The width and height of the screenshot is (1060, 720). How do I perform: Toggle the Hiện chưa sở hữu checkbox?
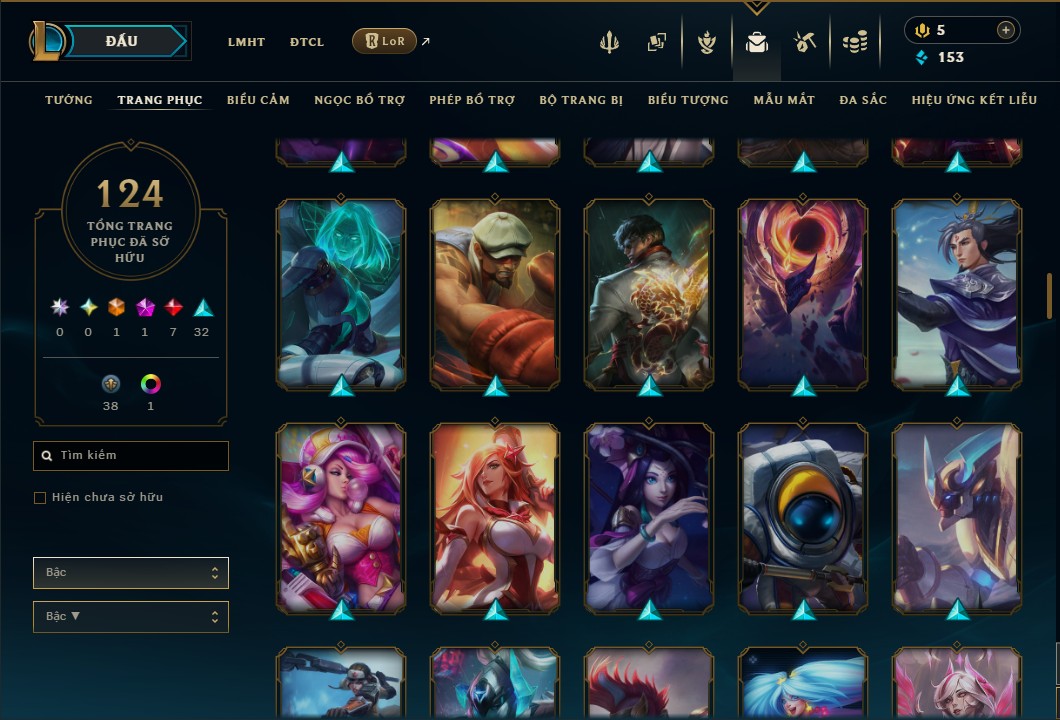pyautogui.click(x=40, y=498)
